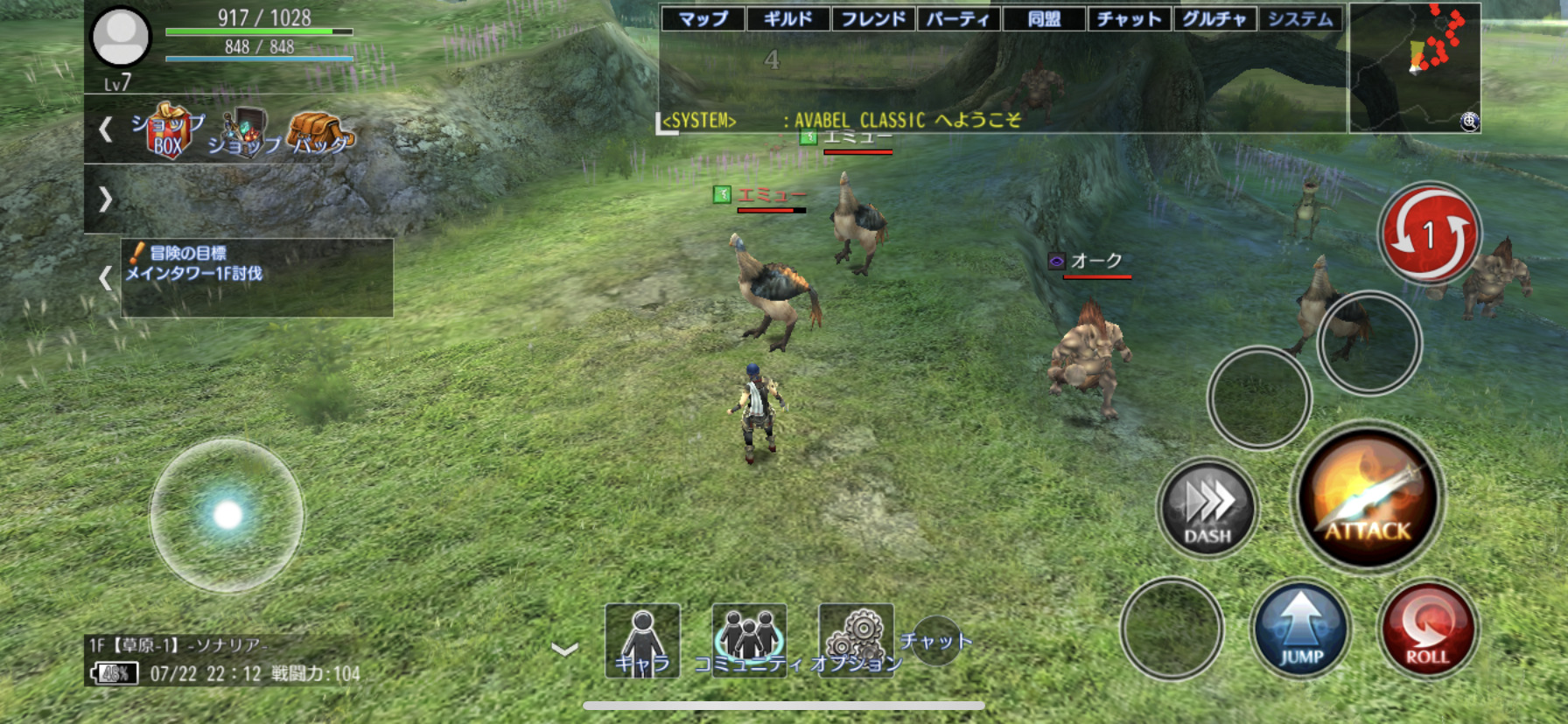
Task: Switch to the チャット tab
Action: [x=1129, y=18]
